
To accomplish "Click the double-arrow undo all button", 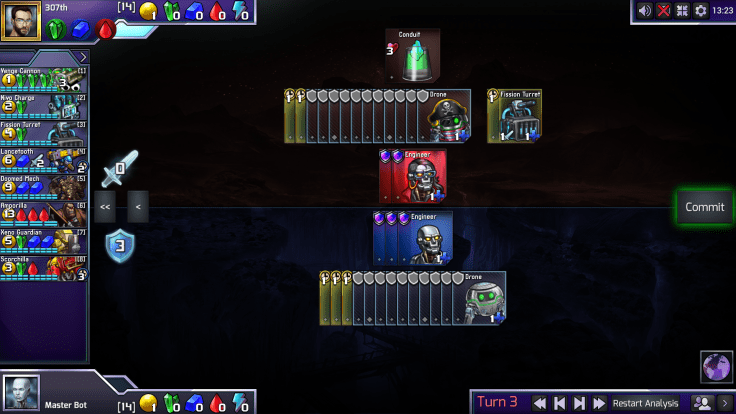I will pyautogui.click(x=105, y=207).
